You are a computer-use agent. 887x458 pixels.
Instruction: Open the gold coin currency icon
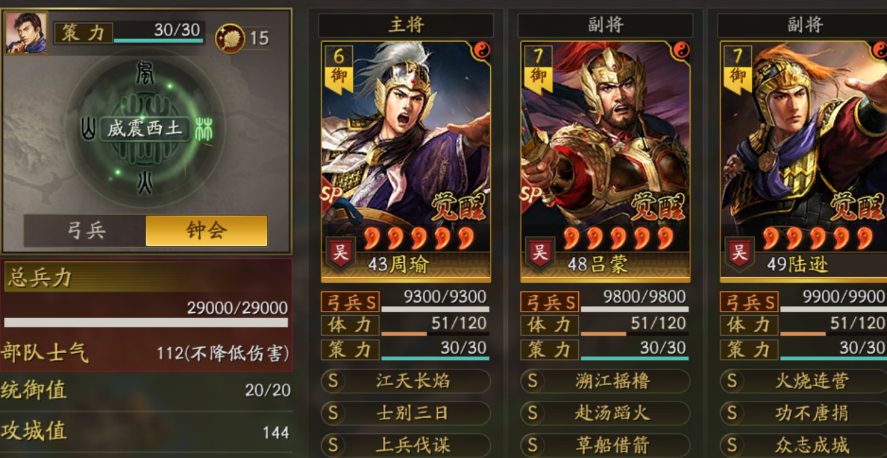(229, 38)
